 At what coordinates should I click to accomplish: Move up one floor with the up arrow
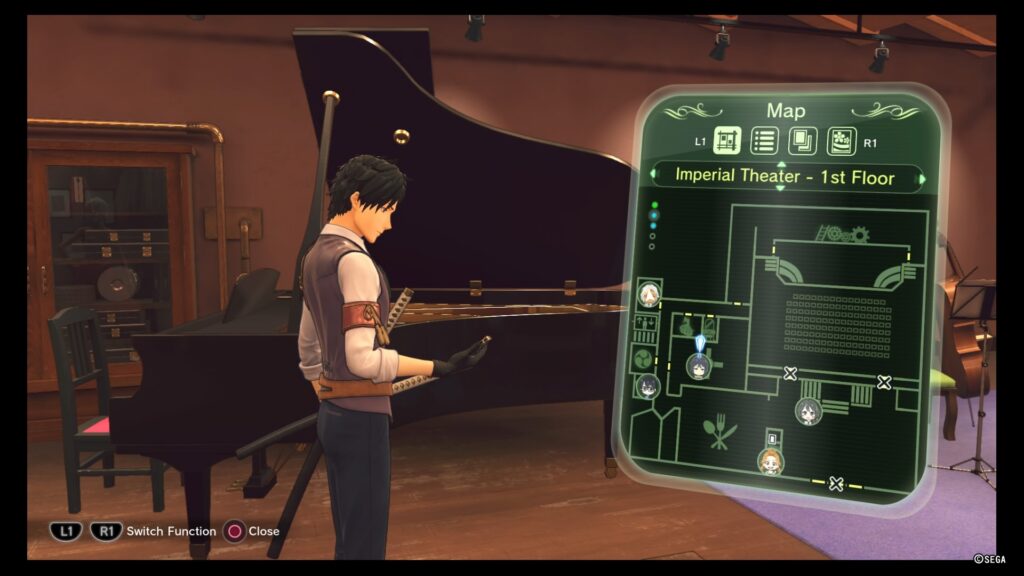pyautogui.click(x=781, y=163)
